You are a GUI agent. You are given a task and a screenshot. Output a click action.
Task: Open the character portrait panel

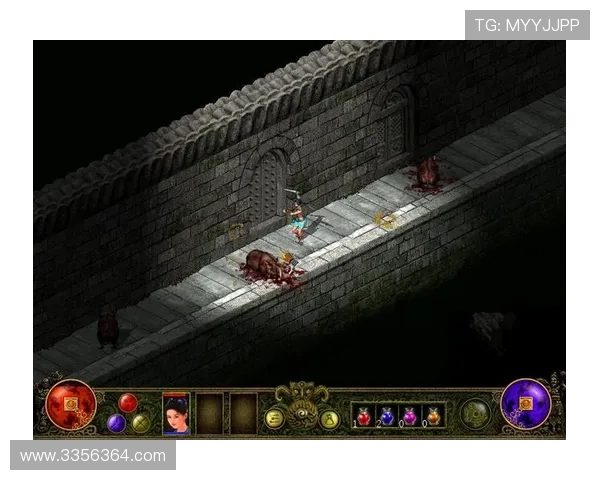coord(176,413)
